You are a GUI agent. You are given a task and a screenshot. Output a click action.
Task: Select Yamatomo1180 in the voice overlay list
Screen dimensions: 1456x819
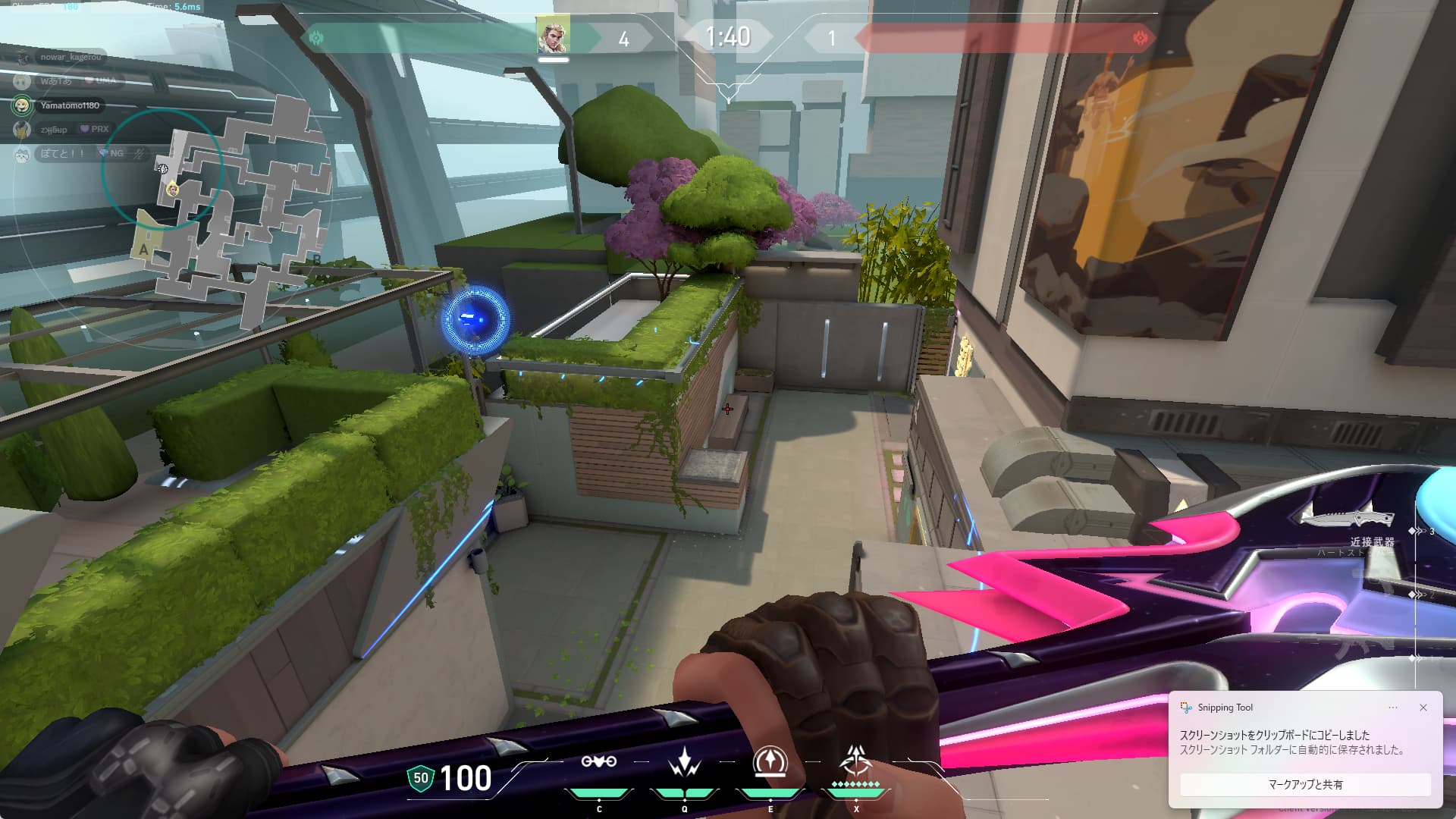tap(69, 105)
